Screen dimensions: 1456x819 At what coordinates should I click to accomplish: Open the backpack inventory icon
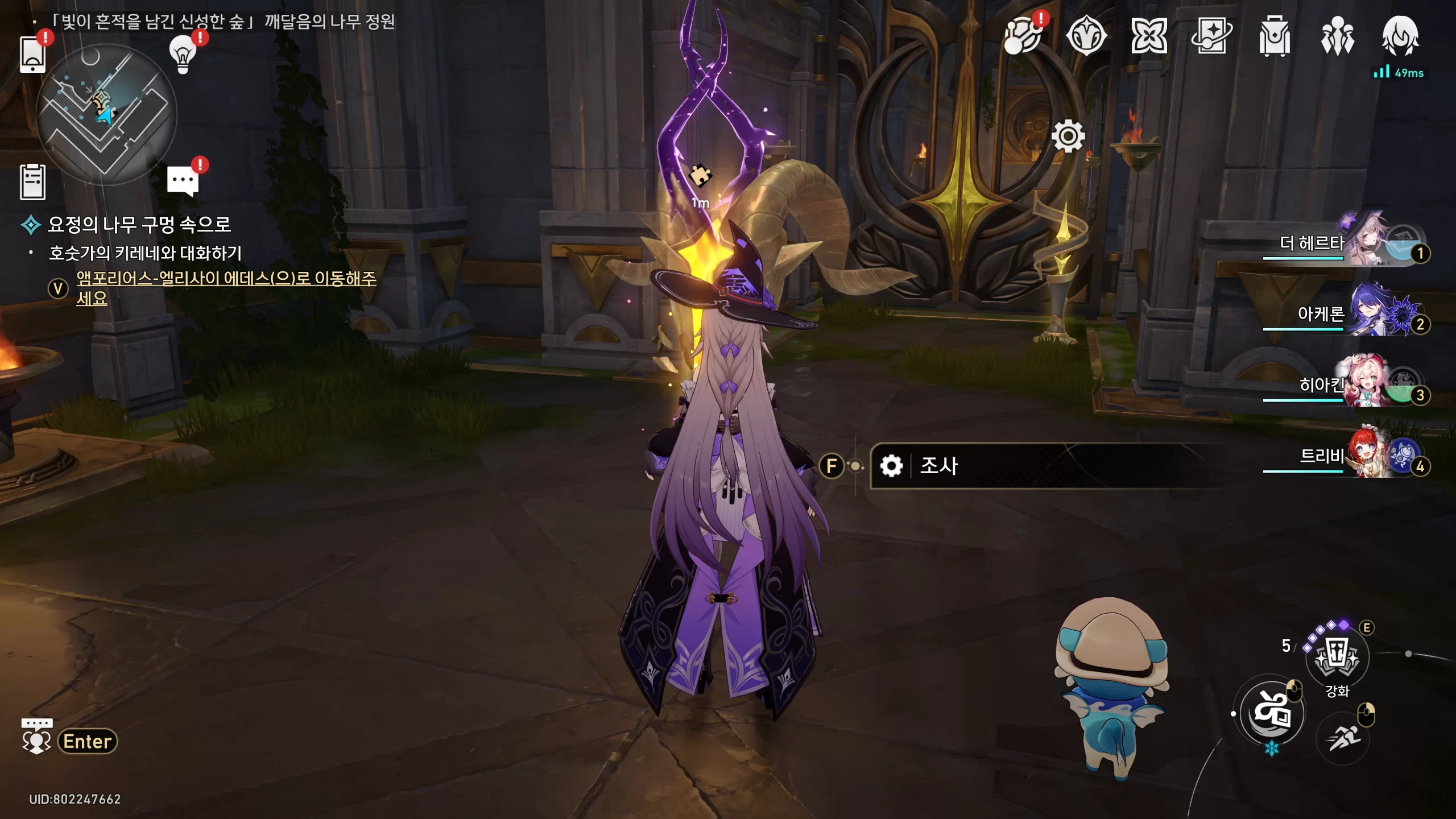[1274, 36]
